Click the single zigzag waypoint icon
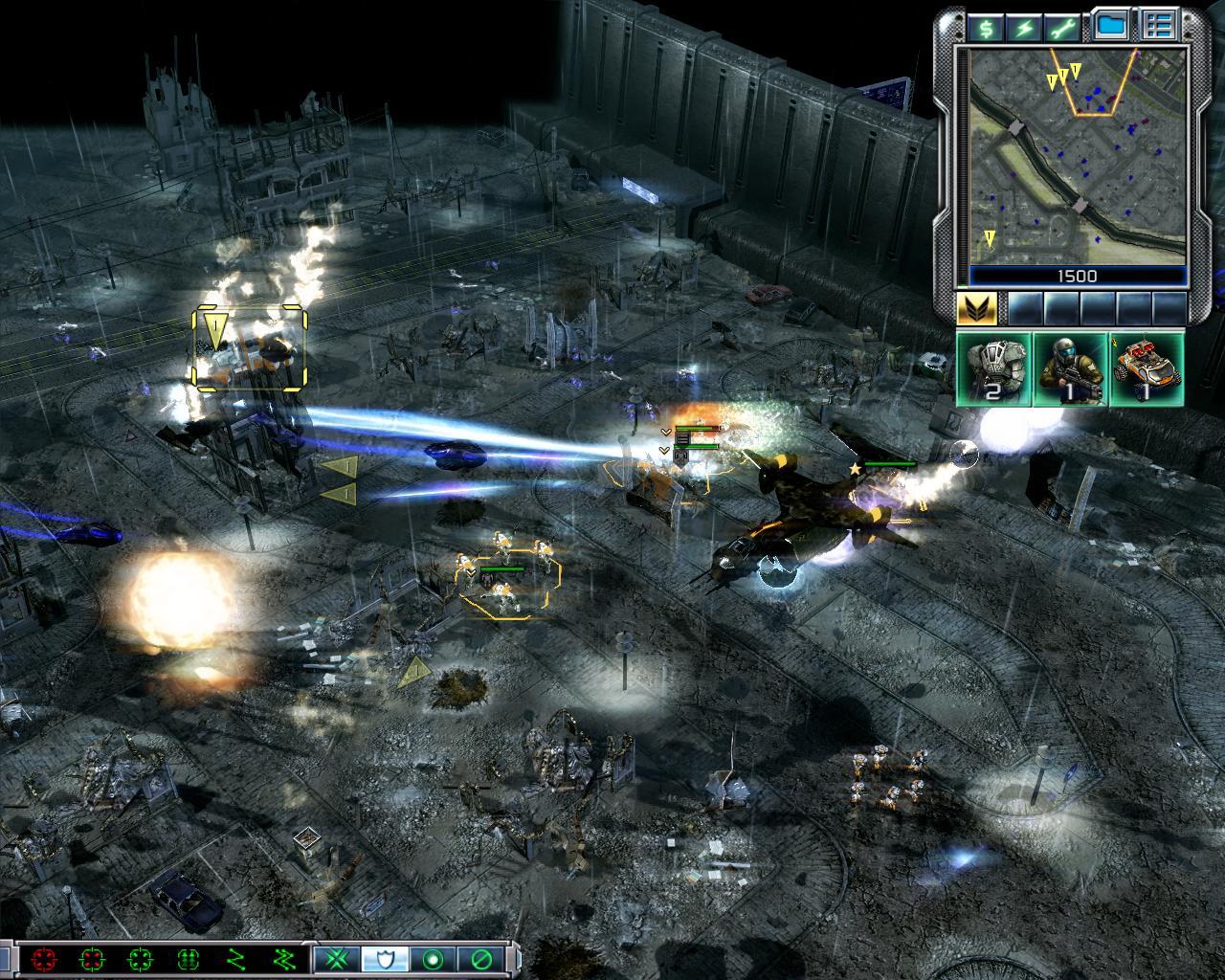 [x=235, y=959]
